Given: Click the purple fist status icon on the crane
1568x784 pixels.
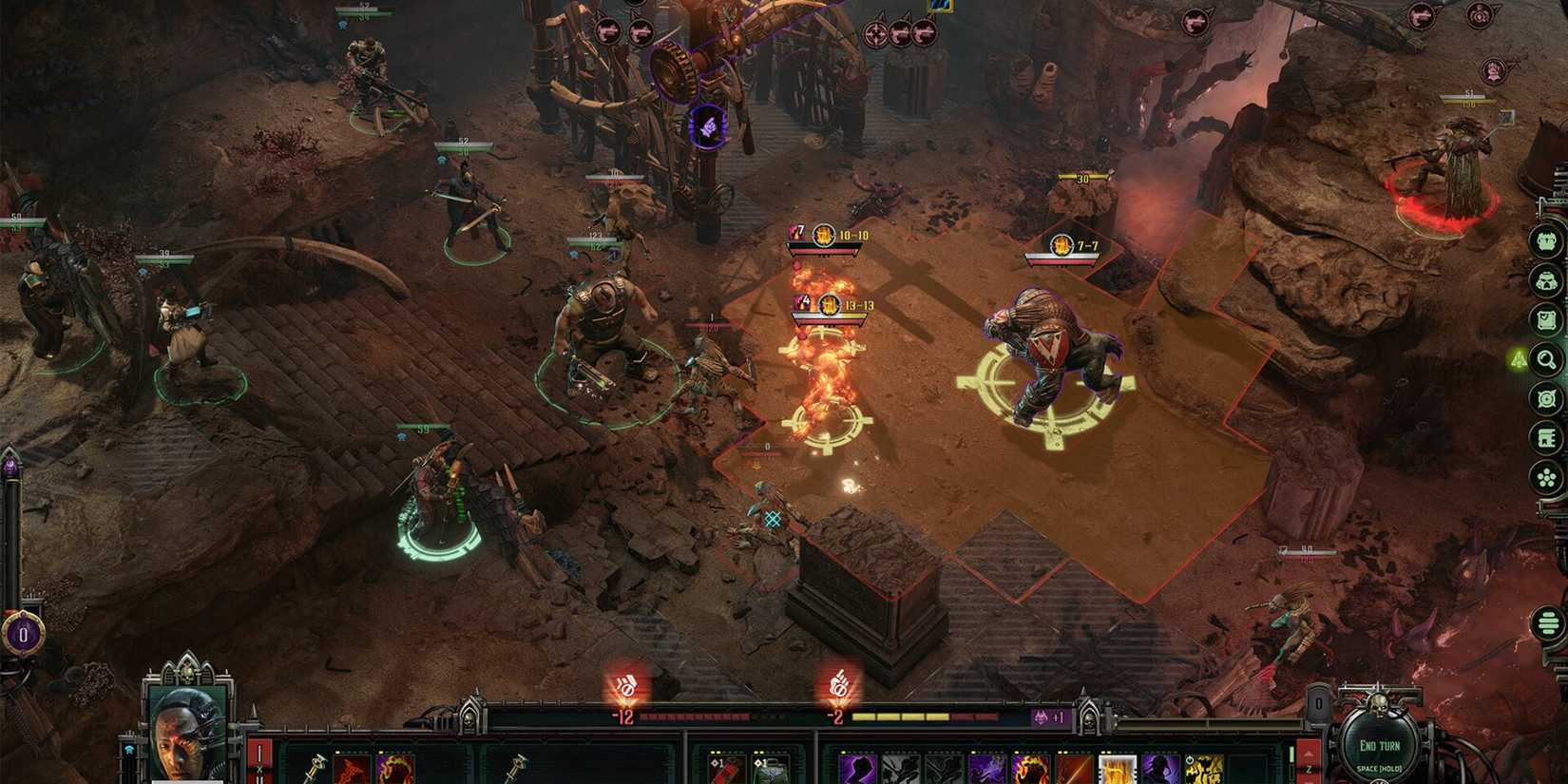Looking at the screenshot, I should (x=703, y=124).
